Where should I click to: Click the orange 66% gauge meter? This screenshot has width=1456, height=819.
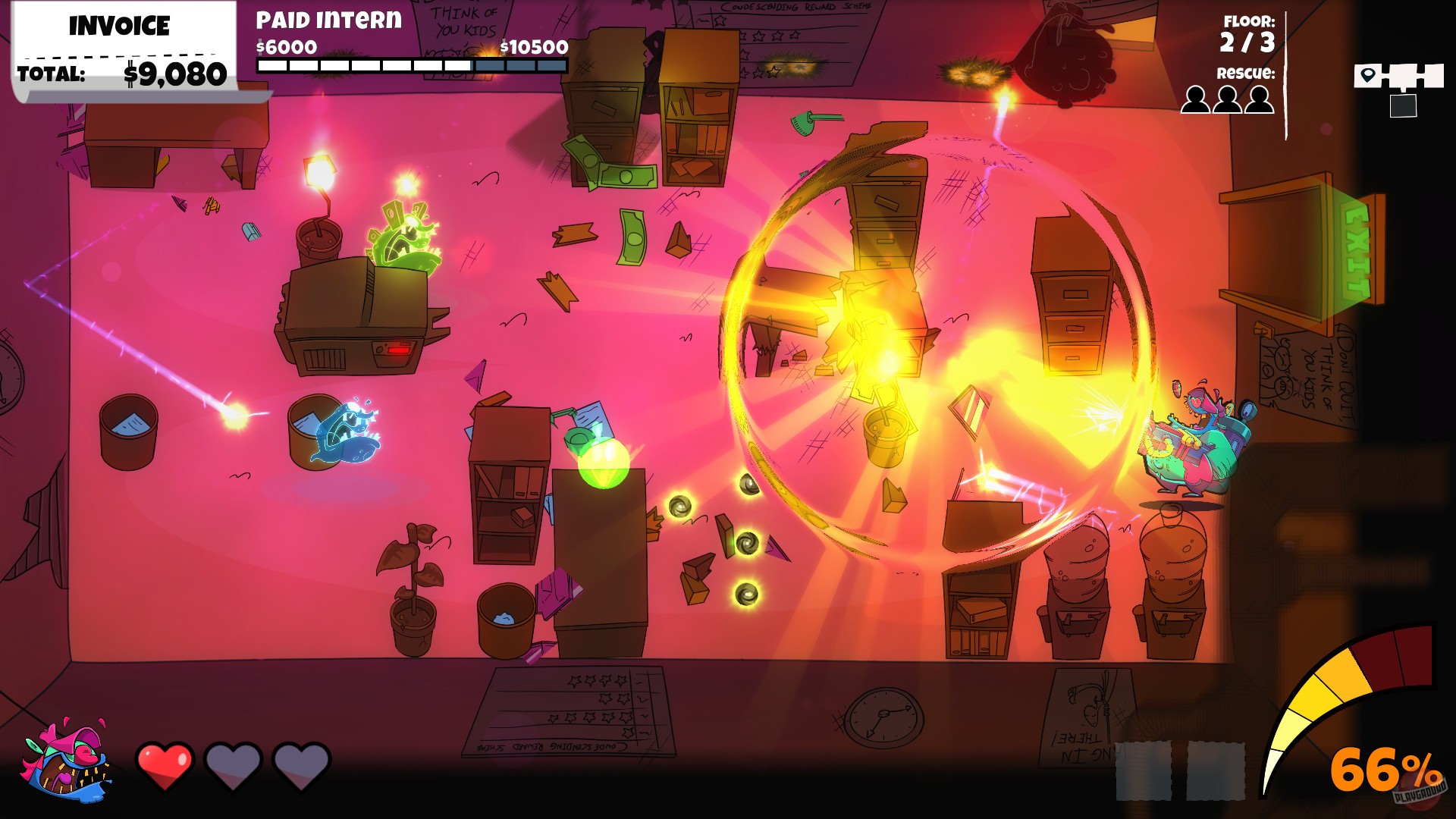pyautogui.click(x=1383, y=770)
